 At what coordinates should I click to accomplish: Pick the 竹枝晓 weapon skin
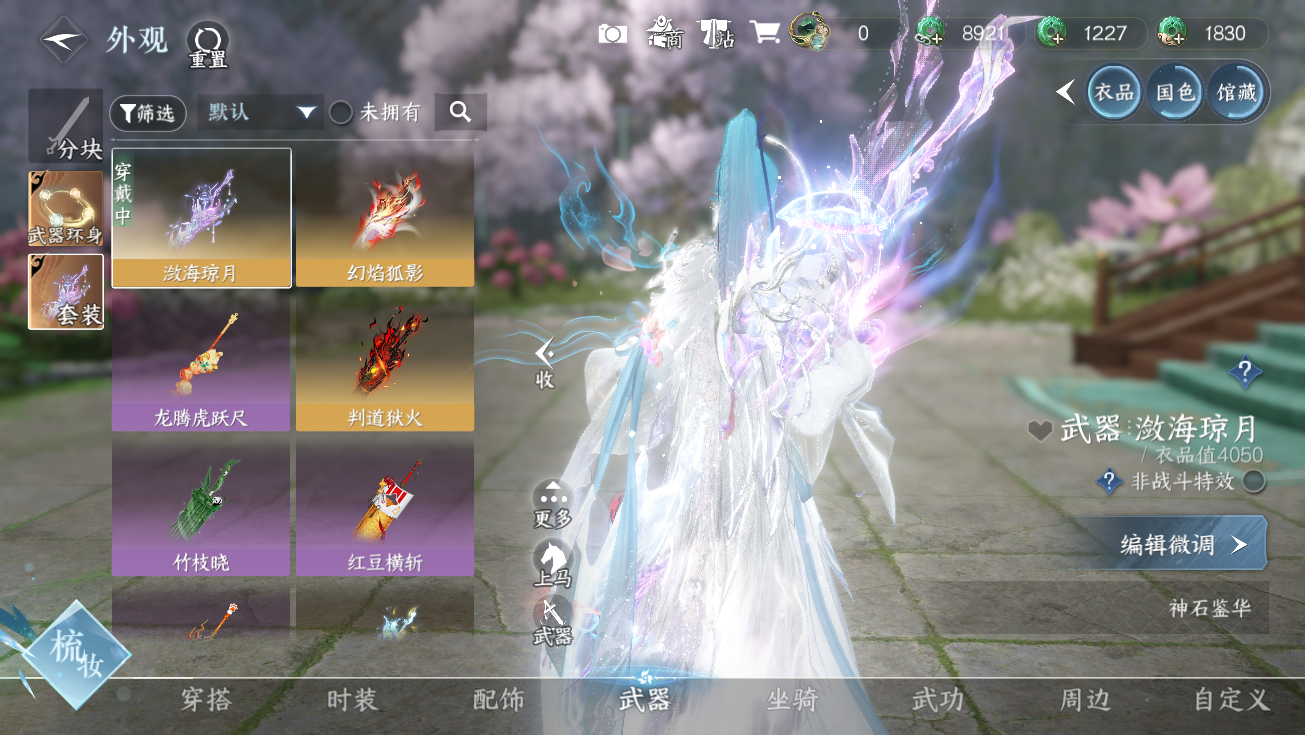(x=201, y=508)
